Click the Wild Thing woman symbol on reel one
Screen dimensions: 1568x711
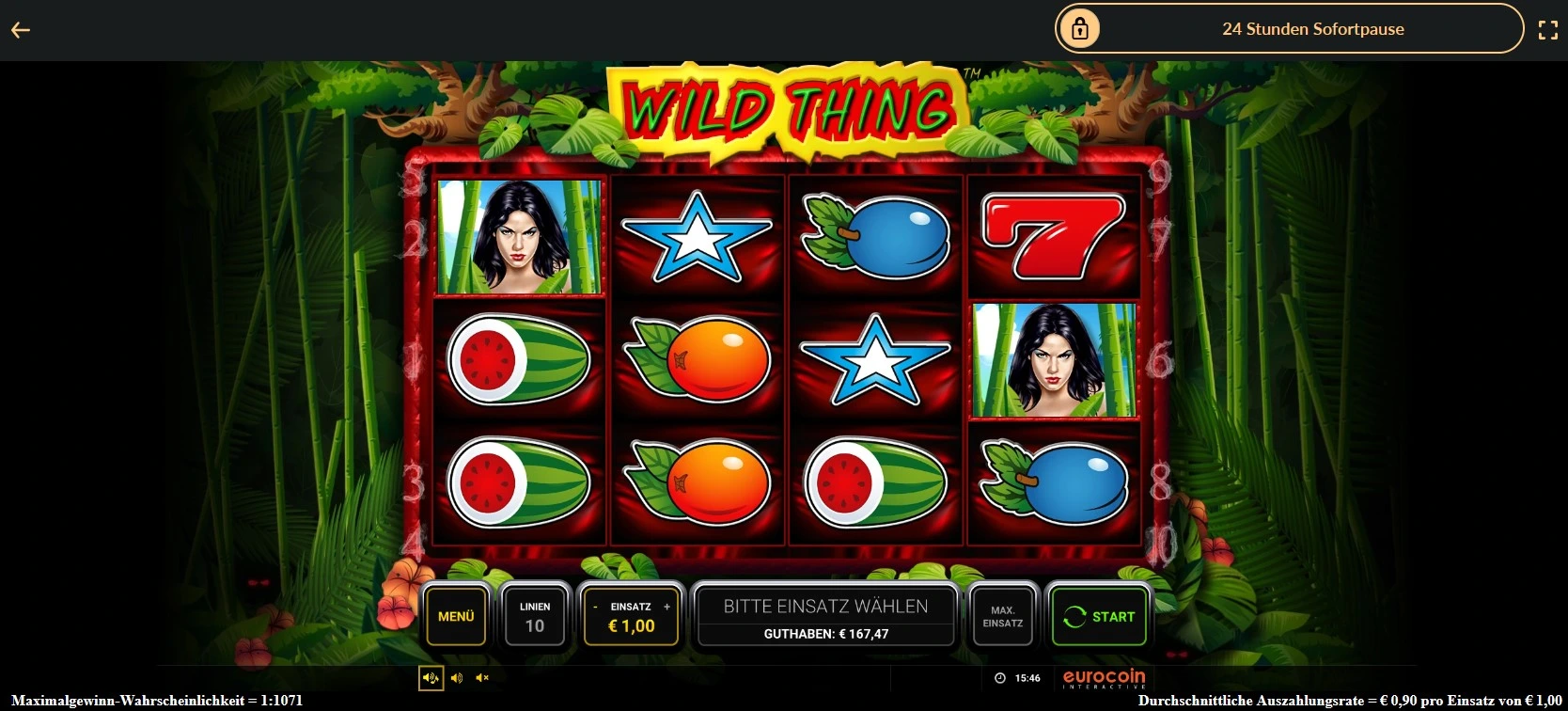pos(520,235)
